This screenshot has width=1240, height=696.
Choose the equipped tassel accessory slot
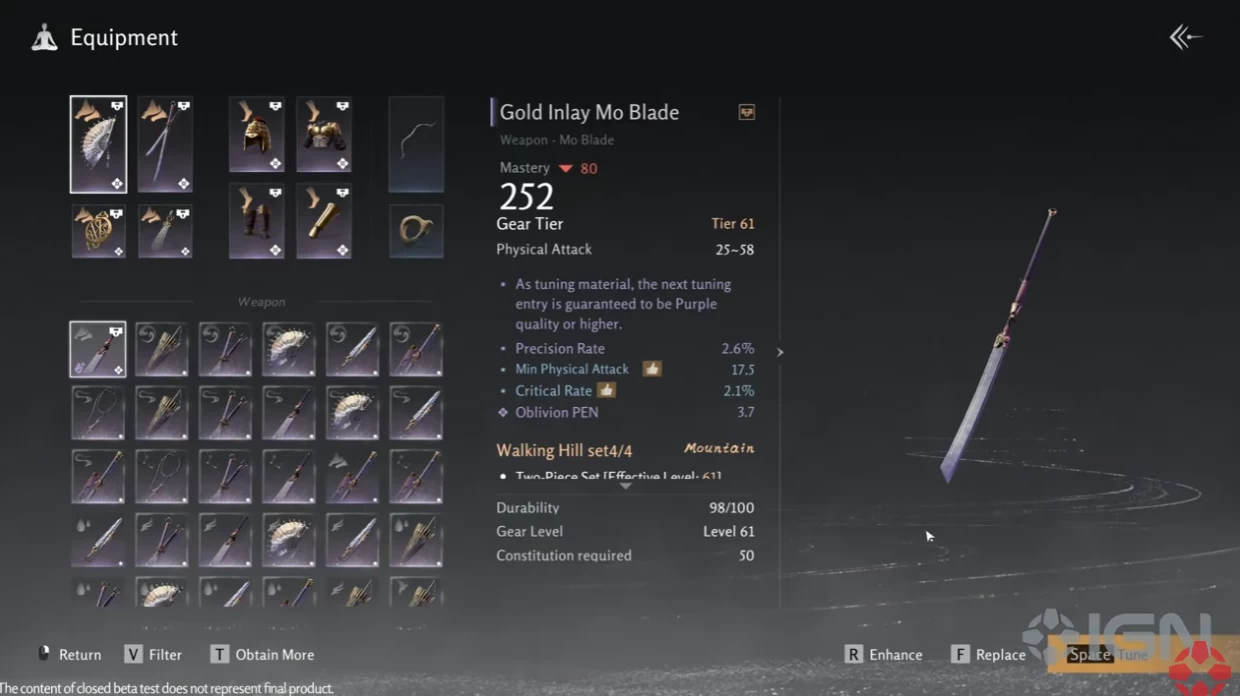click(165, 231)
